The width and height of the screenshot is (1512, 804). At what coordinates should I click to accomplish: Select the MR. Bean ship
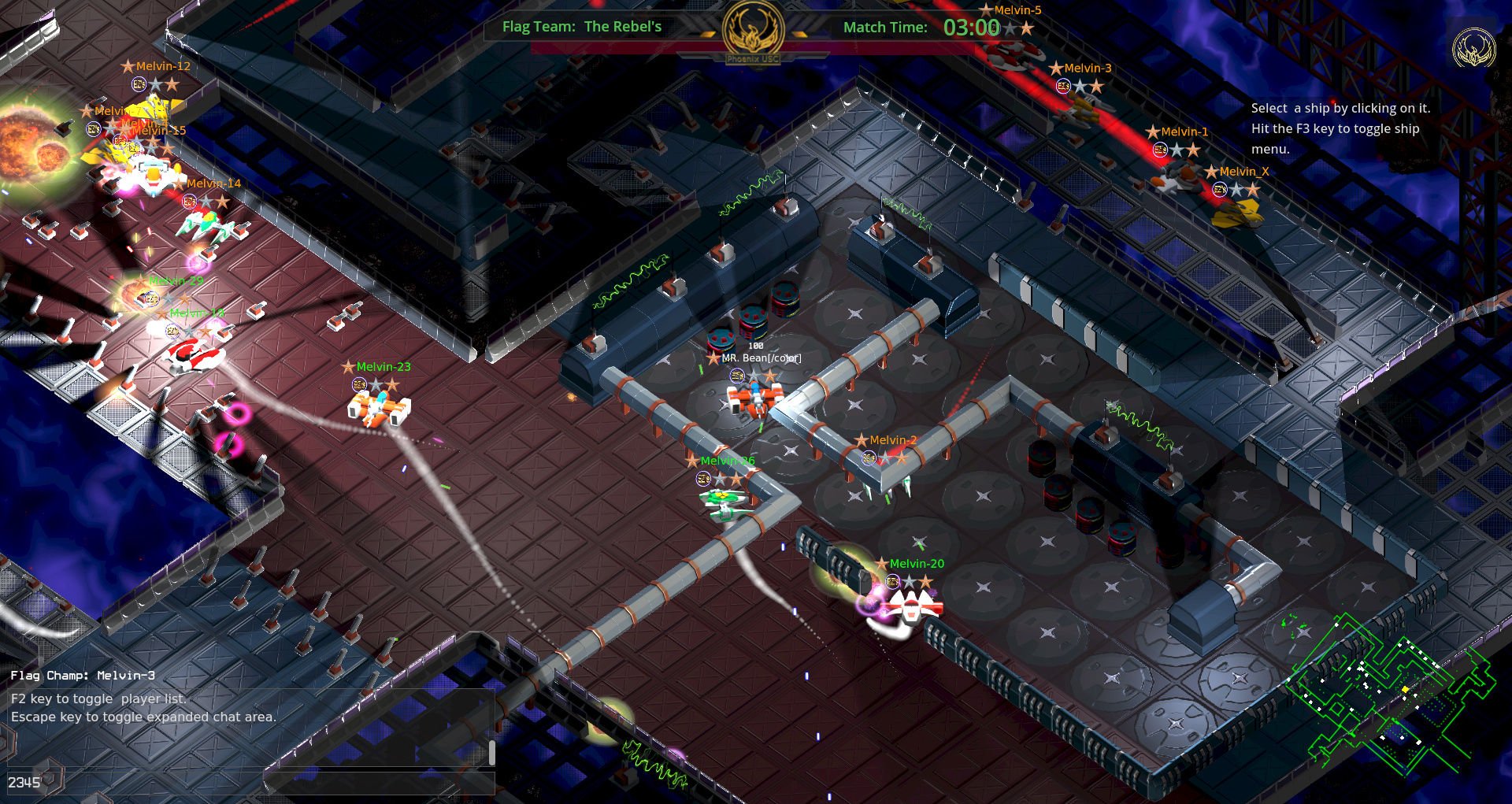(754, 398)
